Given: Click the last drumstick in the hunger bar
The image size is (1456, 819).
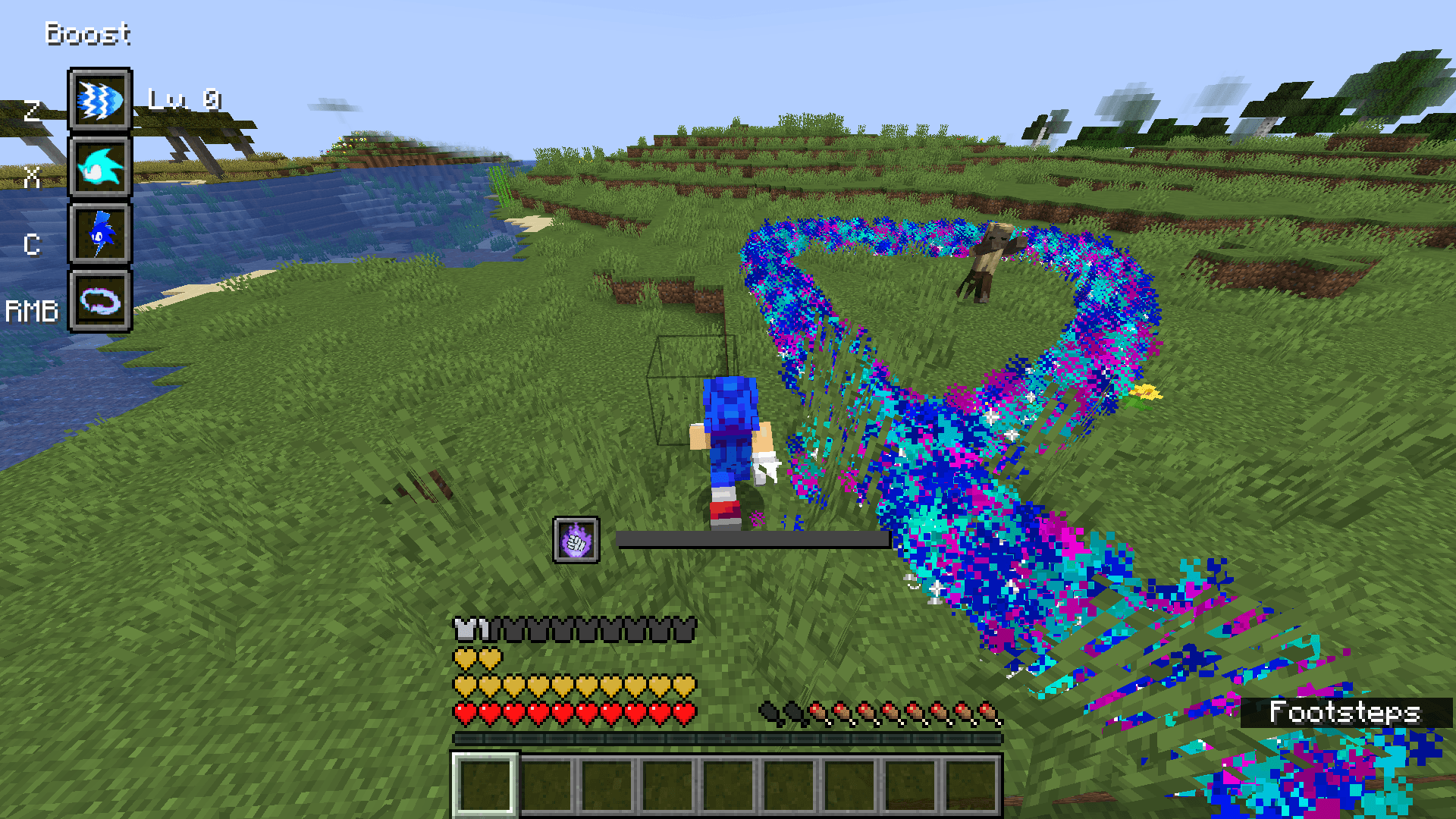Looking at the screenshot, I should coord(987,711).
